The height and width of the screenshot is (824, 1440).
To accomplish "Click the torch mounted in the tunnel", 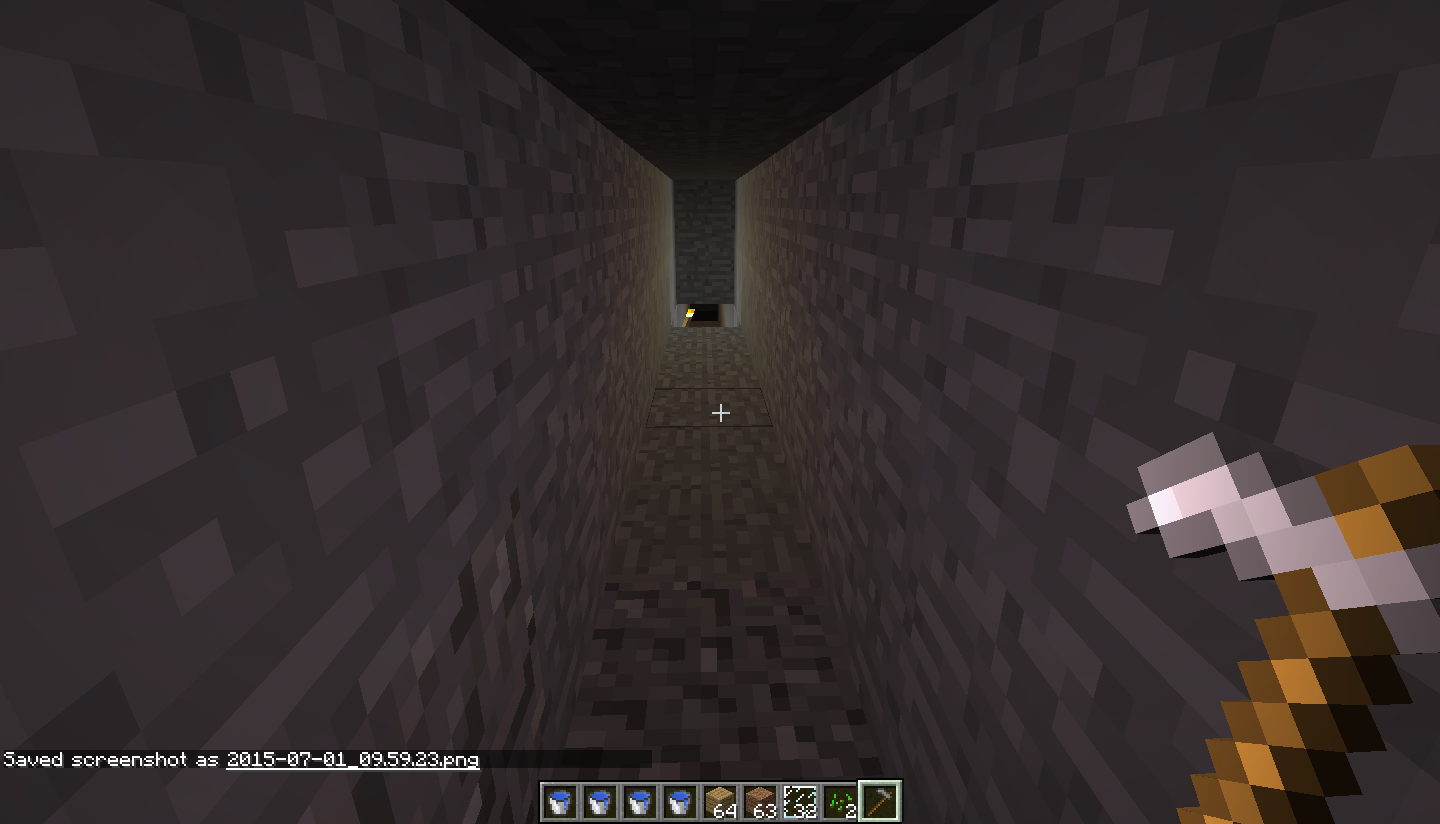I will click(x=687, y=315).
